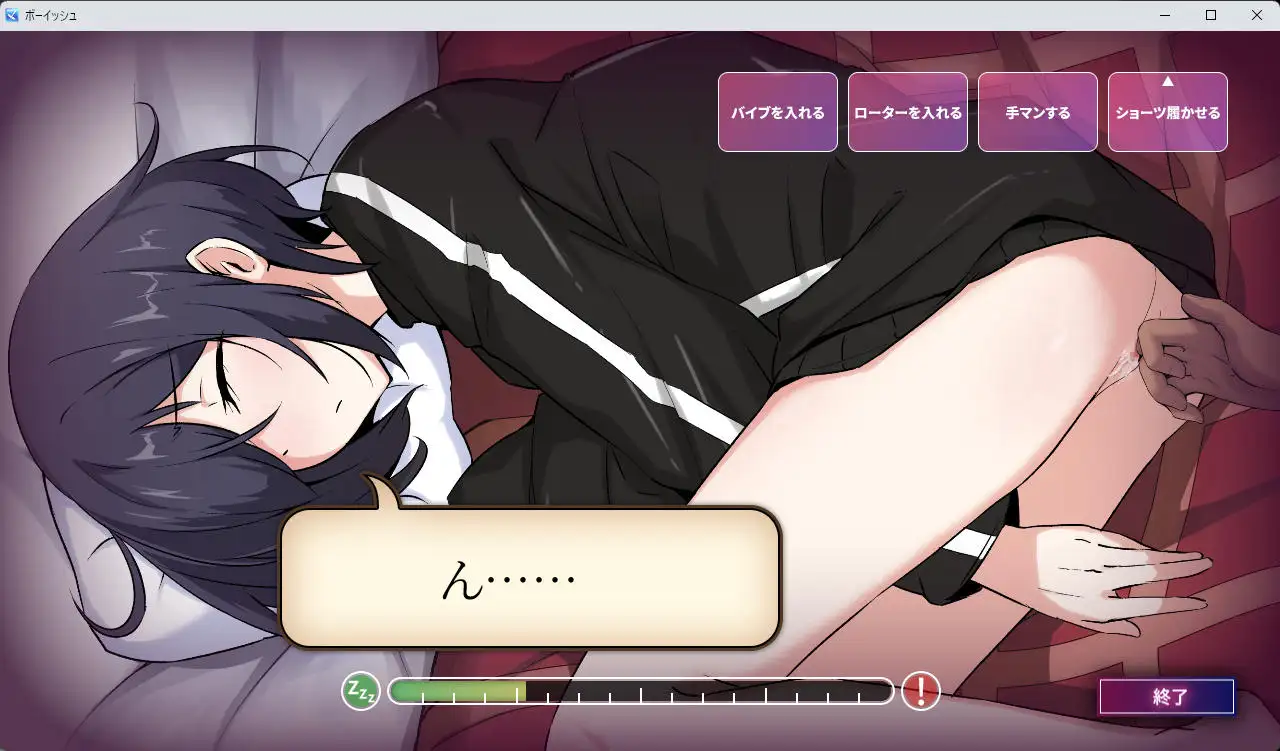Click 終了 to end the scene
1280x751 pixels.
point(1166,696)
